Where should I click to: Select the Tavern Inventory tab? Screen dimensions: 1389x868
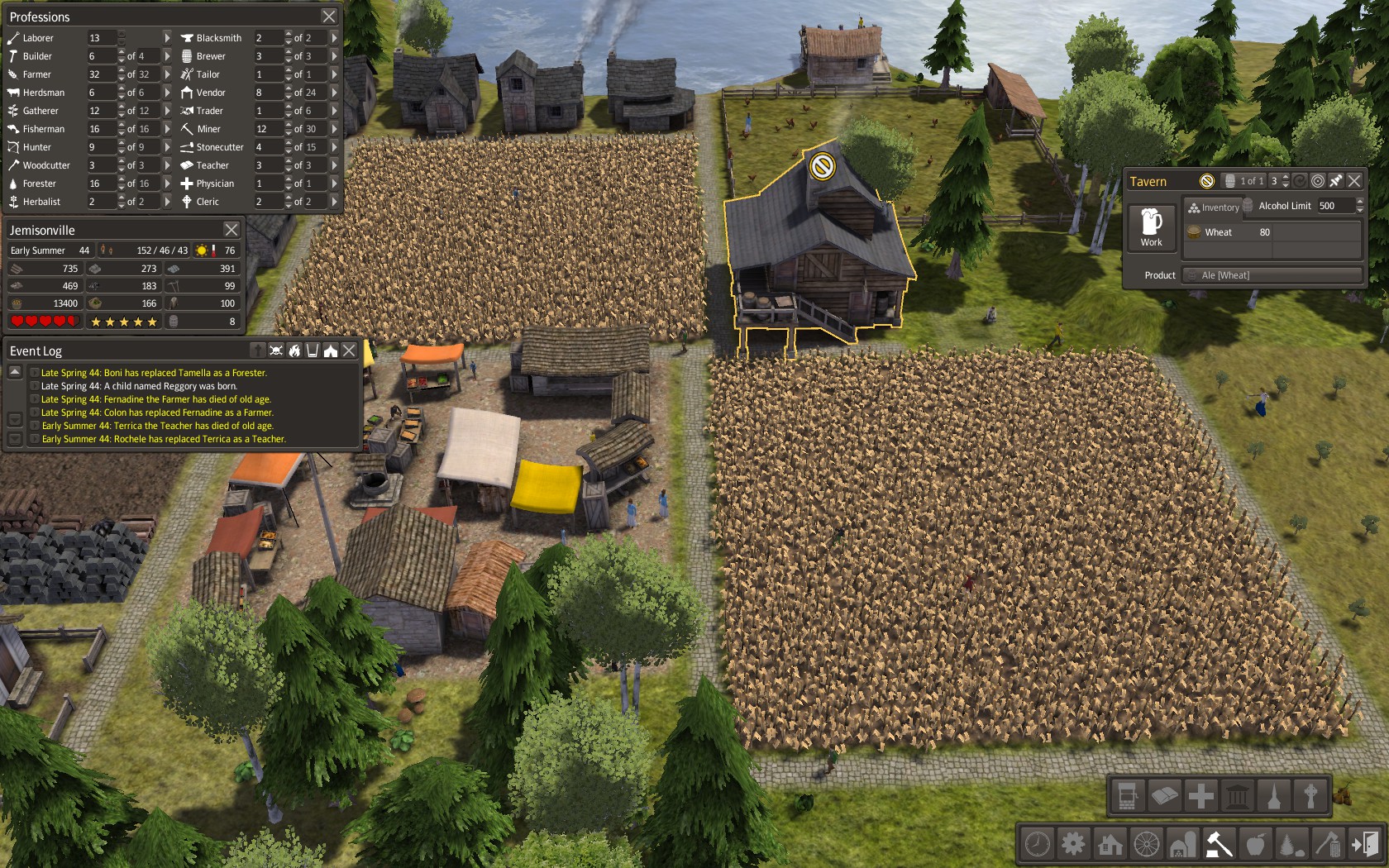(x=1214, y=207)
